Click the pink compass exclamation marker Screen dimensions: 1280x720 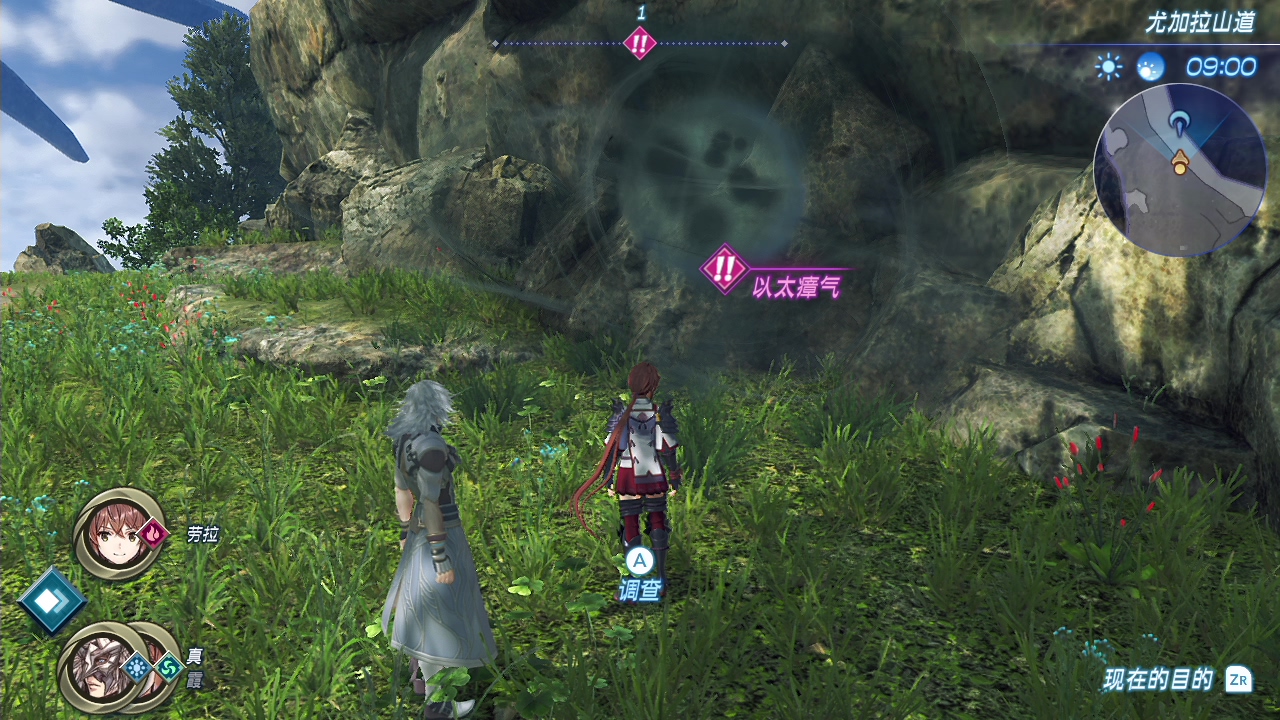639,43
